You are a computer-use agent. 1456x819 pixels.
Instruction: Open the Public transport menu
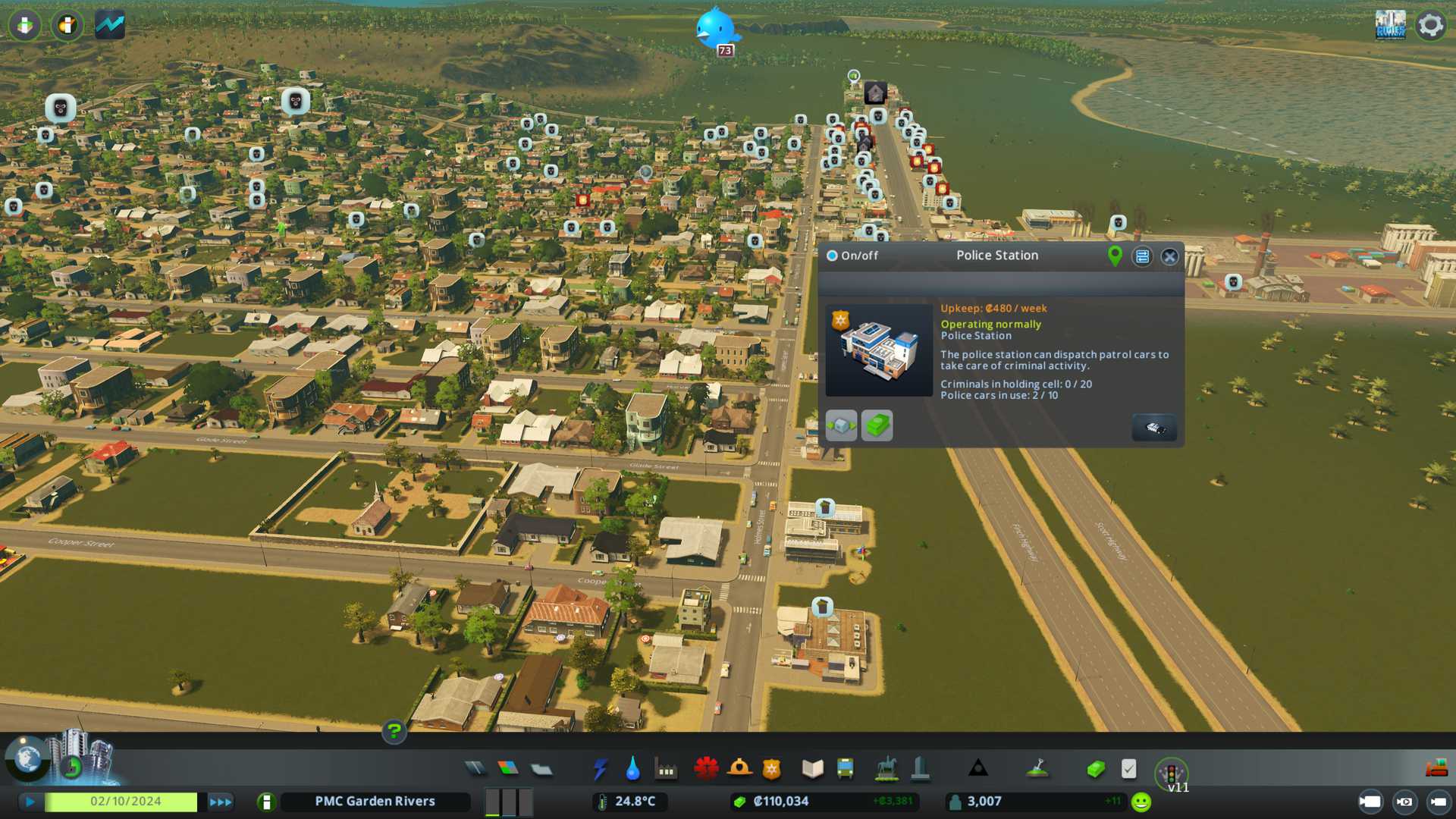click(845, 769)
